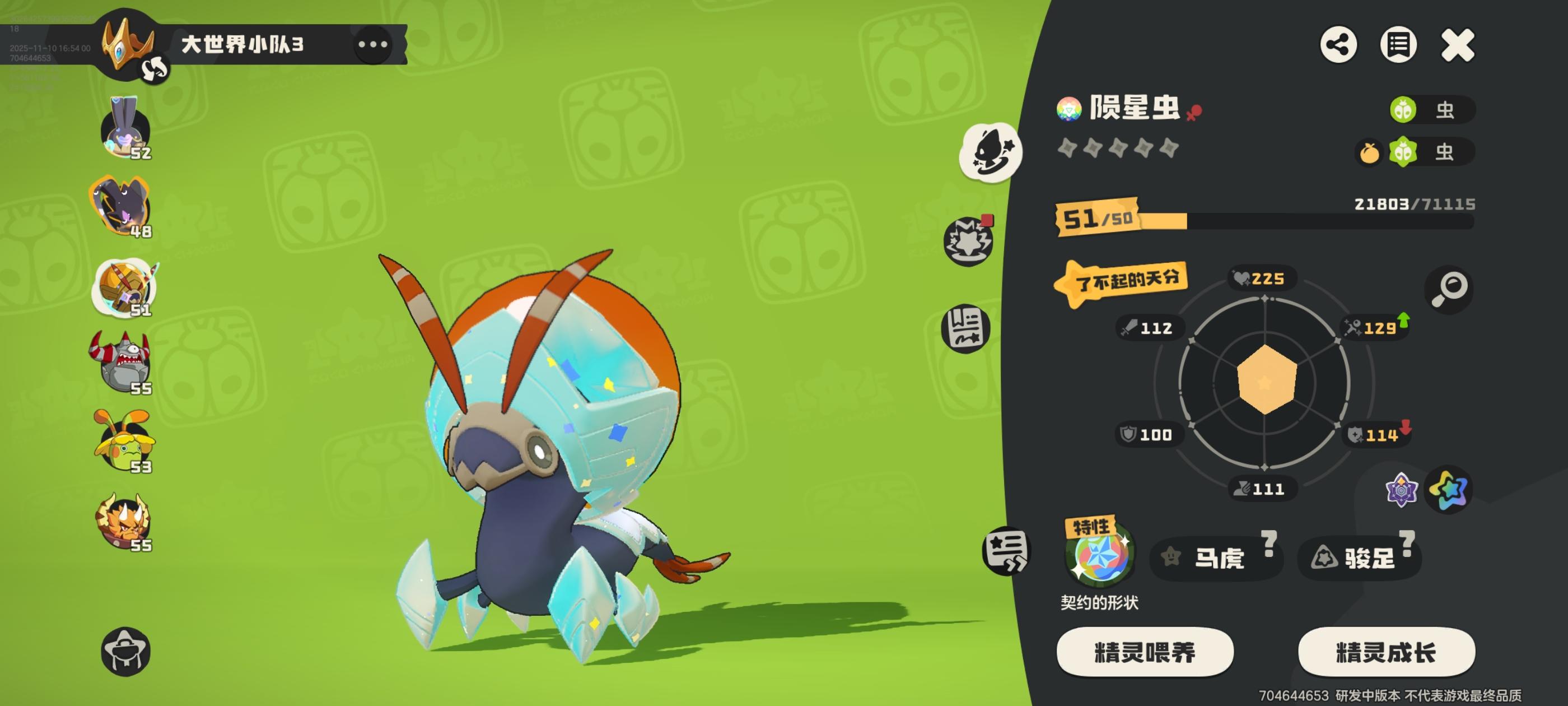Image resolution: width=1568 pixels, height=706 pixels.
Task: Open the info list icon next to share
Action: pyautogui.click(x=1398, y=44)
